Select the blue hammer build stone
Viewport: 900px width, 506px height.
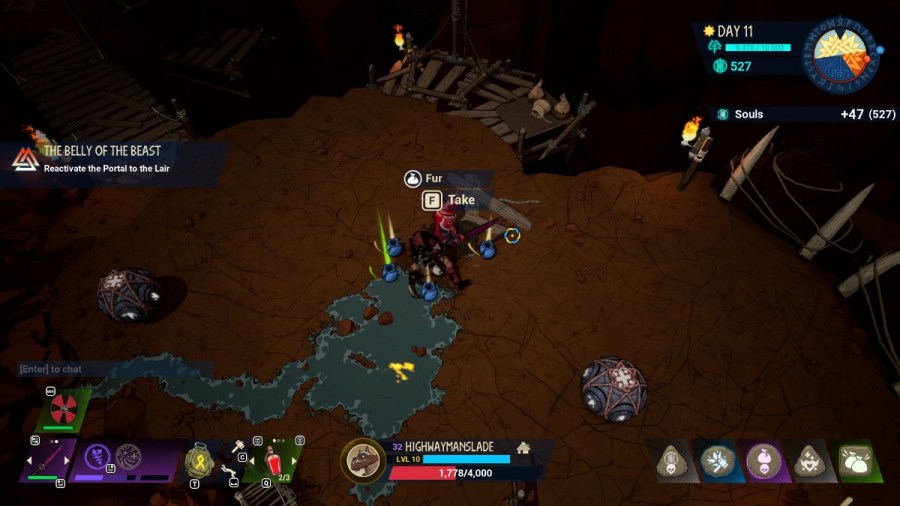tap(717, 460)
